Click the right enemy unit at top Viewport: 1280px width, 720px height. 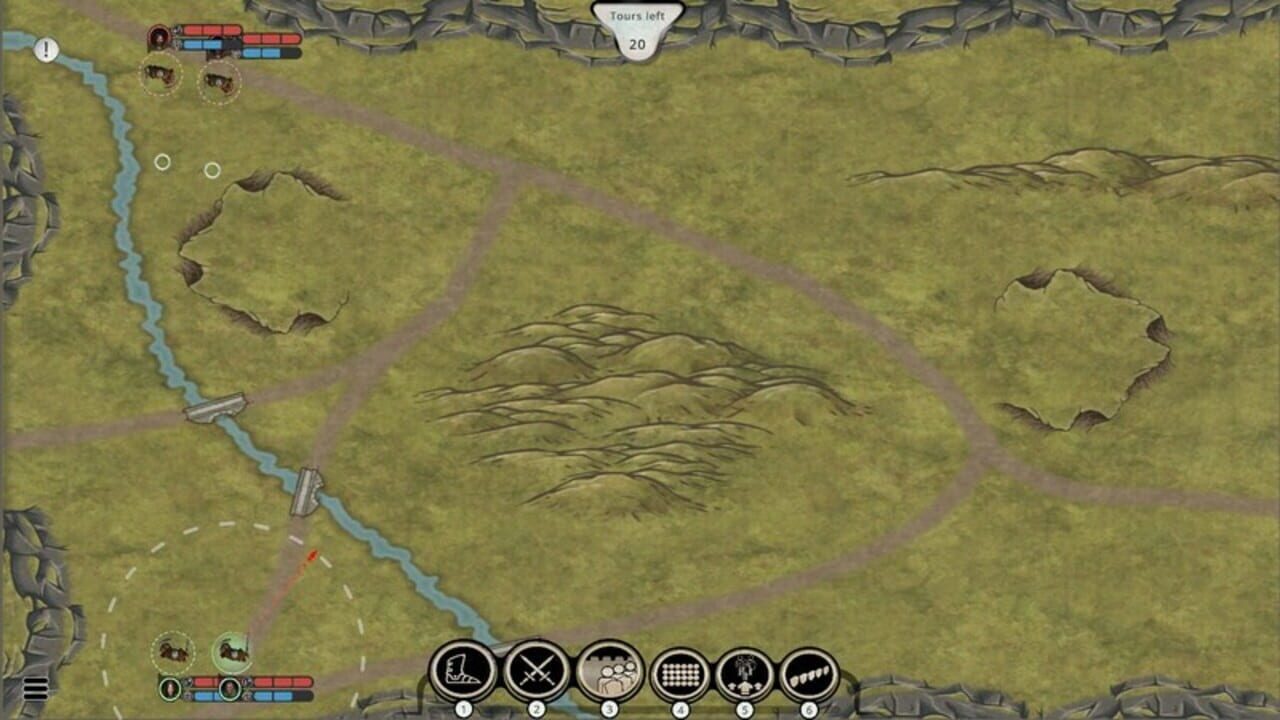point(219,80)
